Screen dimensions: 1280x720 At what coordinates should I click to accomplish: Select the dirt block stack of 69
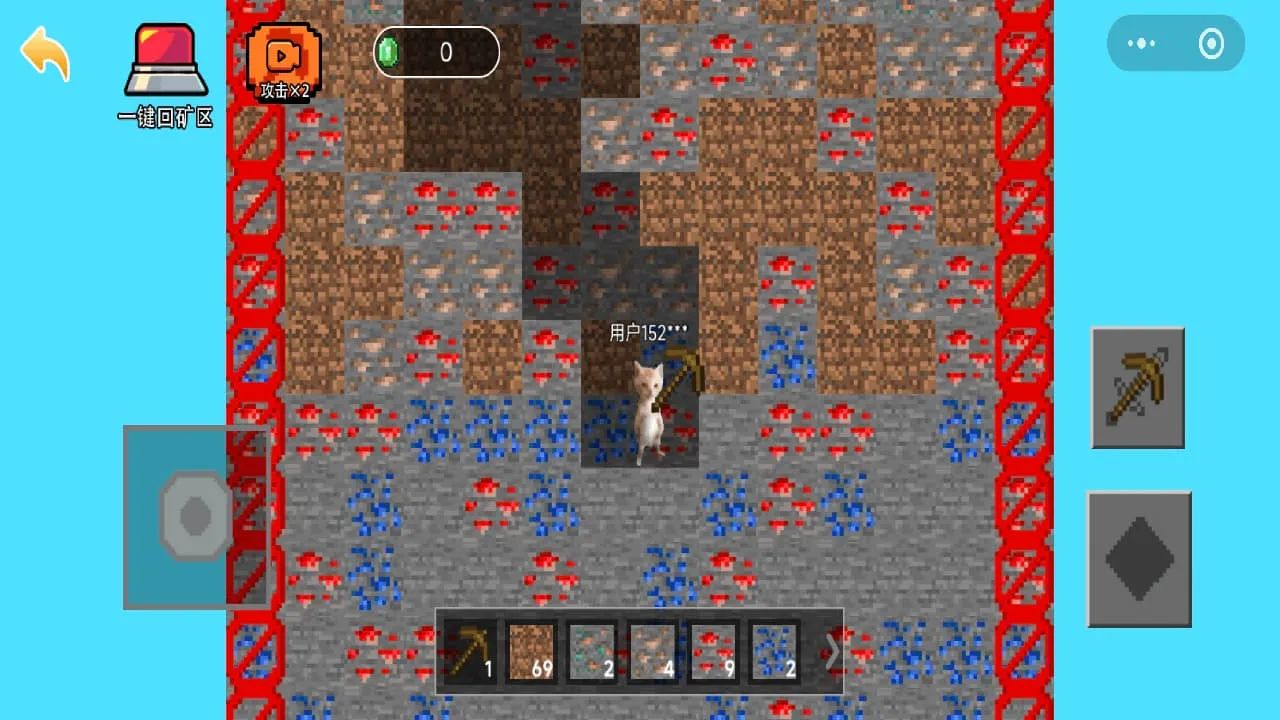[x=531, y=651]
